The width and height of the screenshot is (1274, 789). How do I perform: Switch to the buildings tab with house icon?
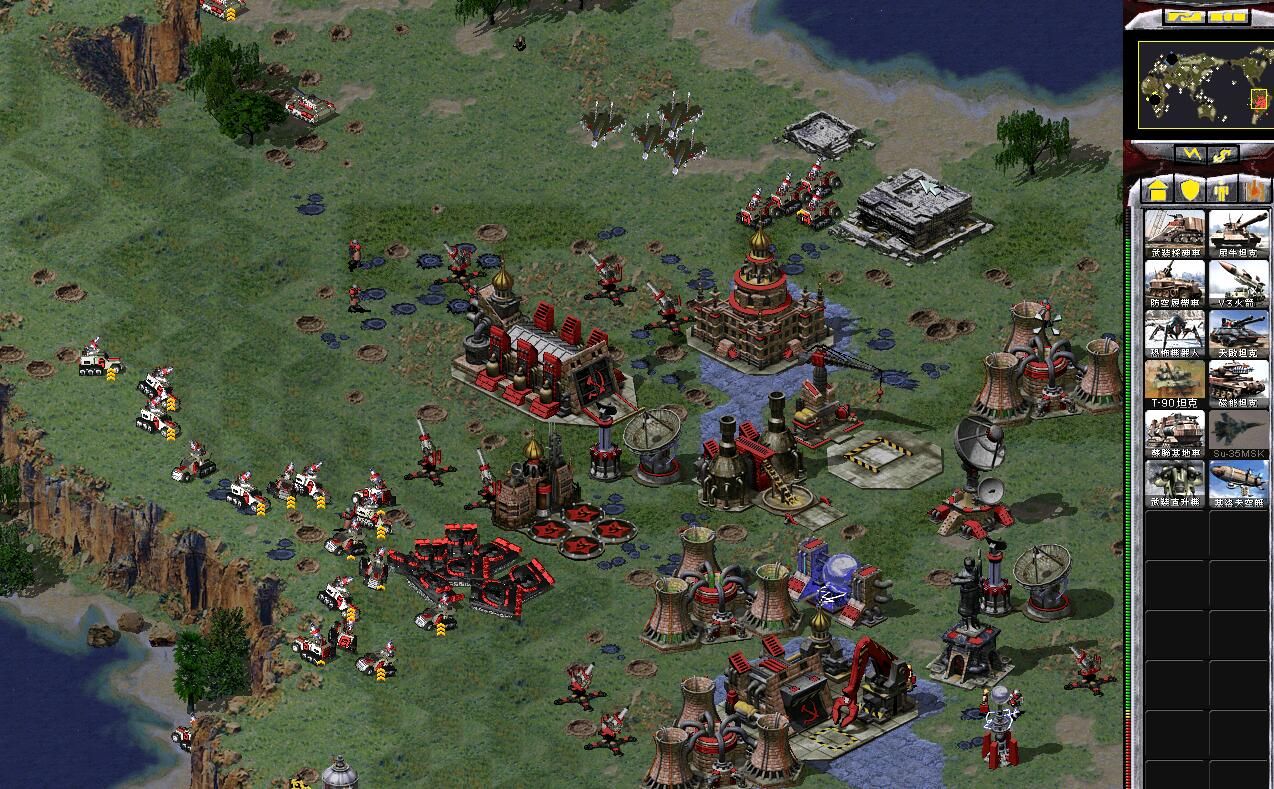1159,190
